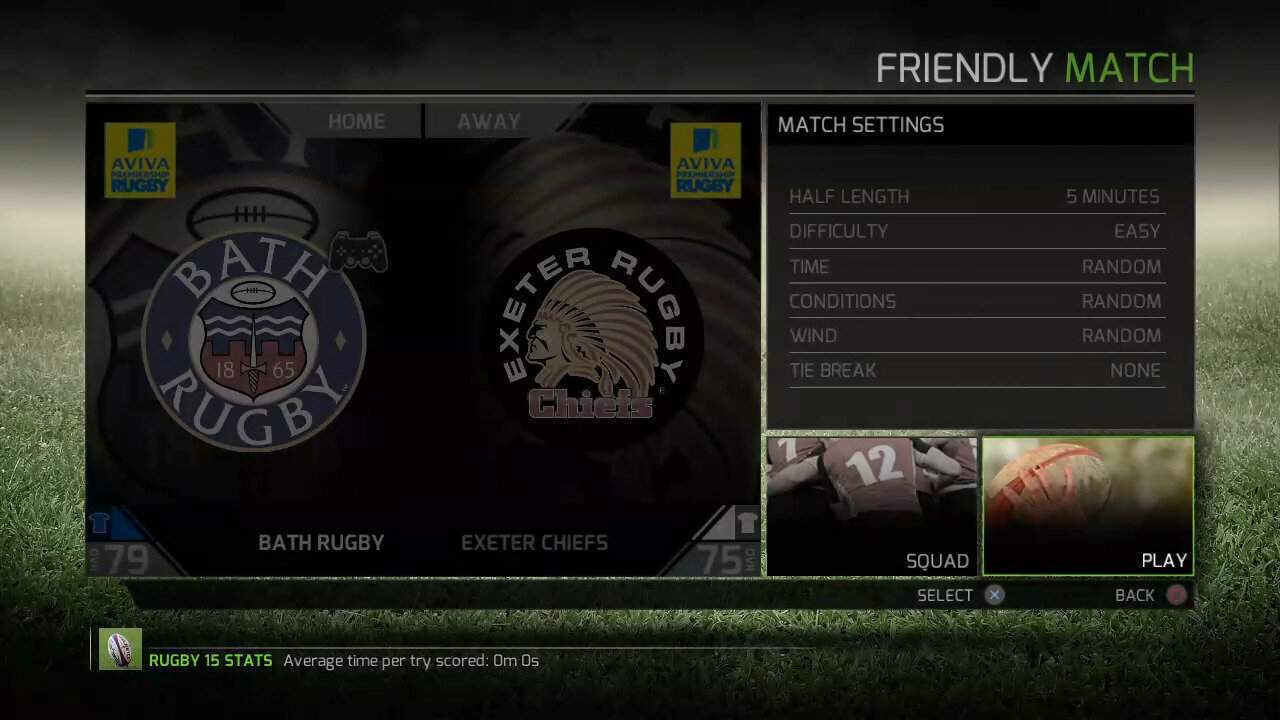This screenshot has height=720, width=1280.
Task: Adjust the Time setting row
Action: pos(975,267)
